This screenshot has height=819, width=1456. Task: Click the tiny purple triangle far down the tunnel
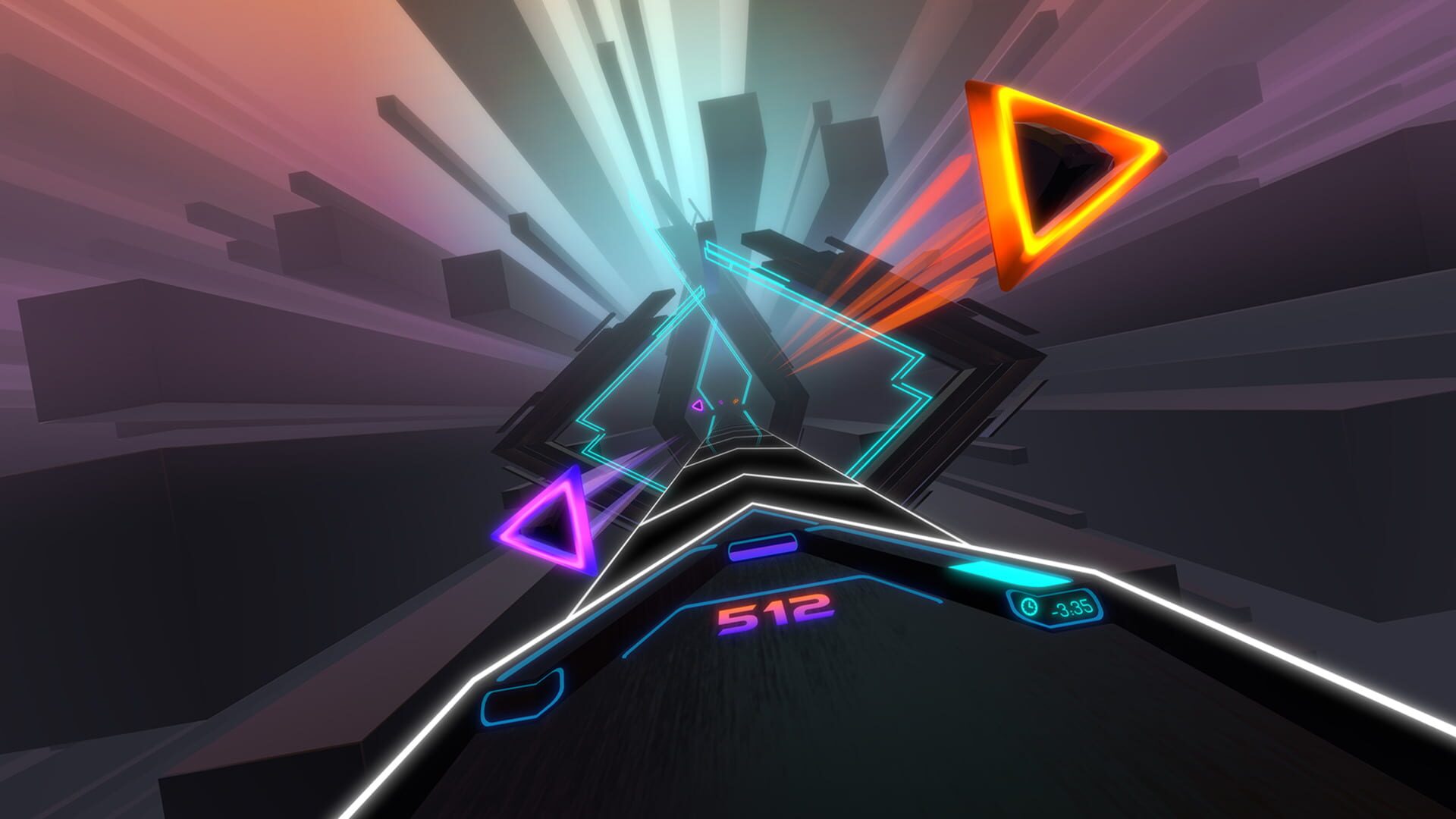click(x=697, y=404)
